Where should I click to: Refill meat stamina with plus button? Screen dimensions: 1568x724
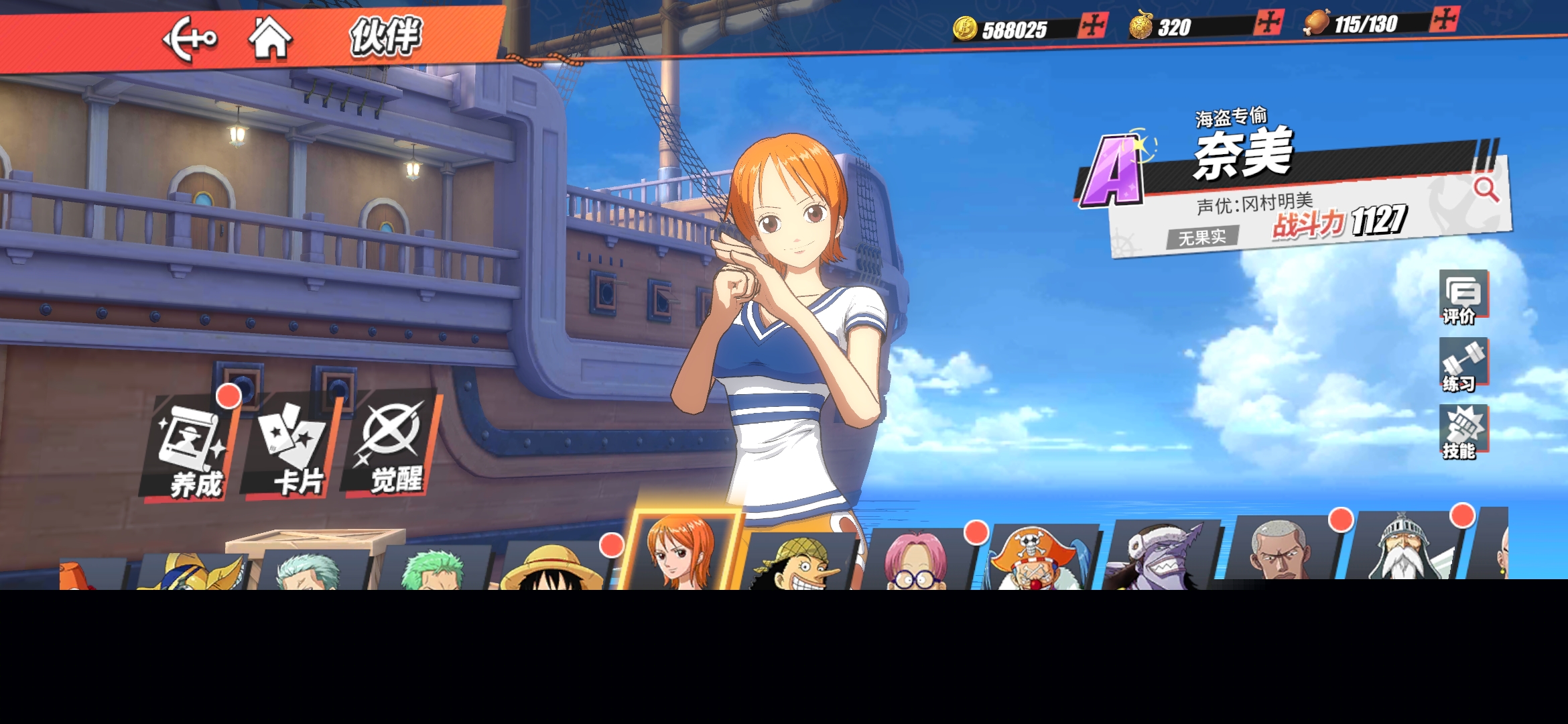[x=1443, y=19]
